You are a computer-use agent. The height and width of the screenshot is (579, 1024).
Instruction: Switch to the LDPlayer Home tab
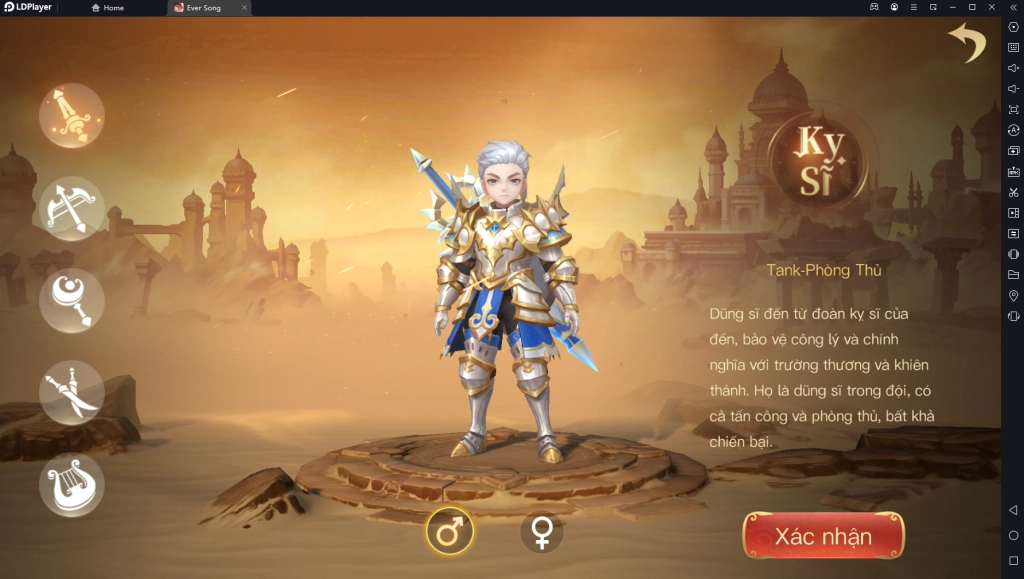(x=108, y=8)
